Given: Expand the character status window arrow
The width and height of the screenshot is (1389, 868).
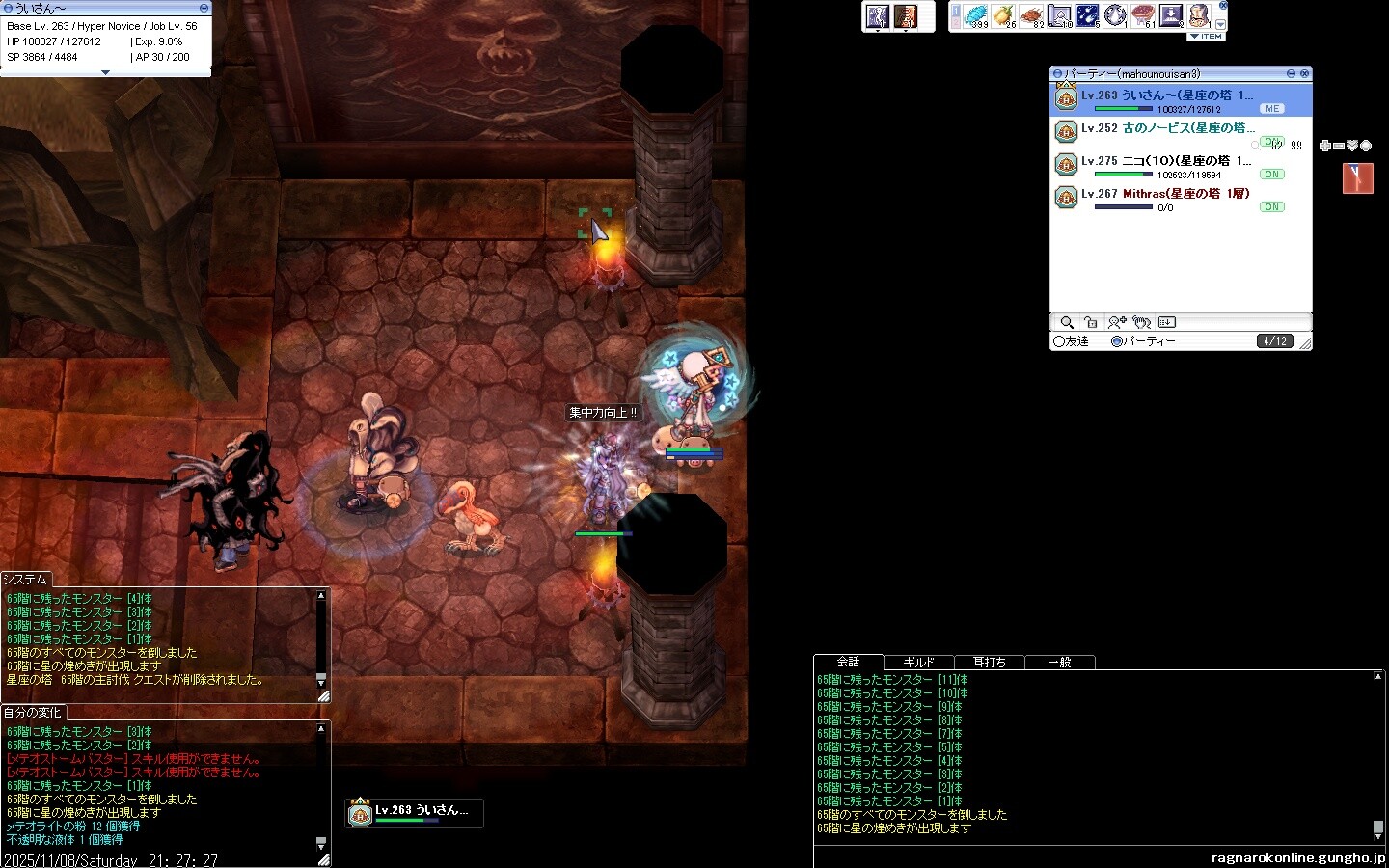Looking at the screenshot, I should (x=105, y=72).
